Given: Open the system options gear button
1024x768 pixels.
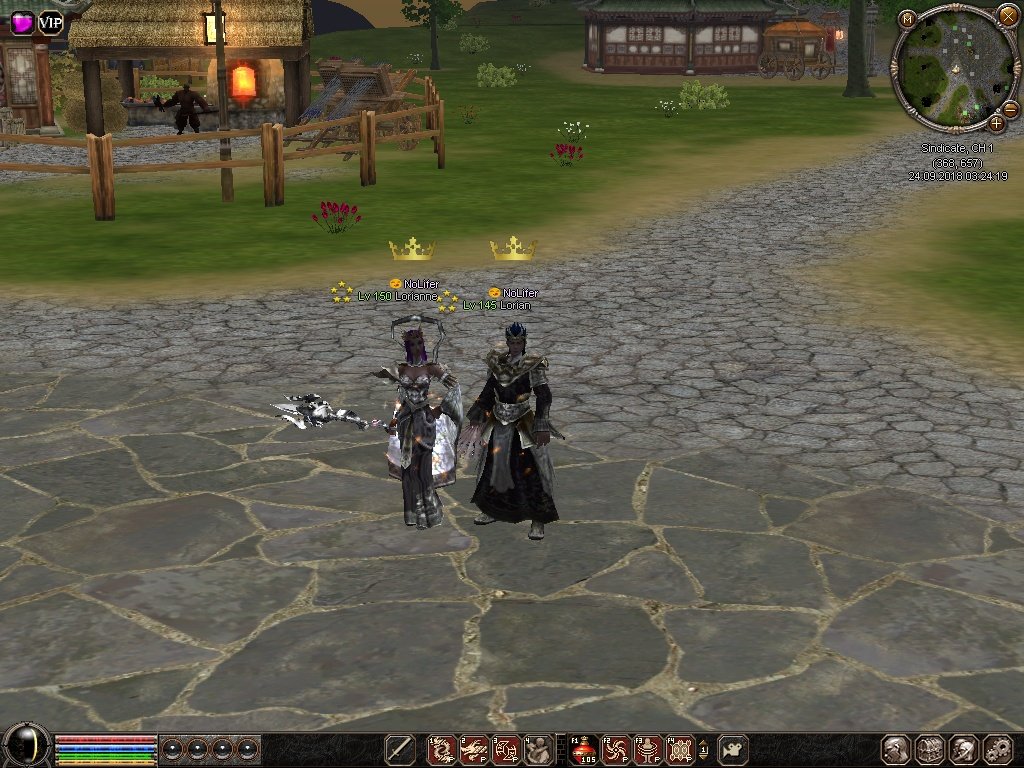Looking at the screenshot, I should tap(997, 749).
